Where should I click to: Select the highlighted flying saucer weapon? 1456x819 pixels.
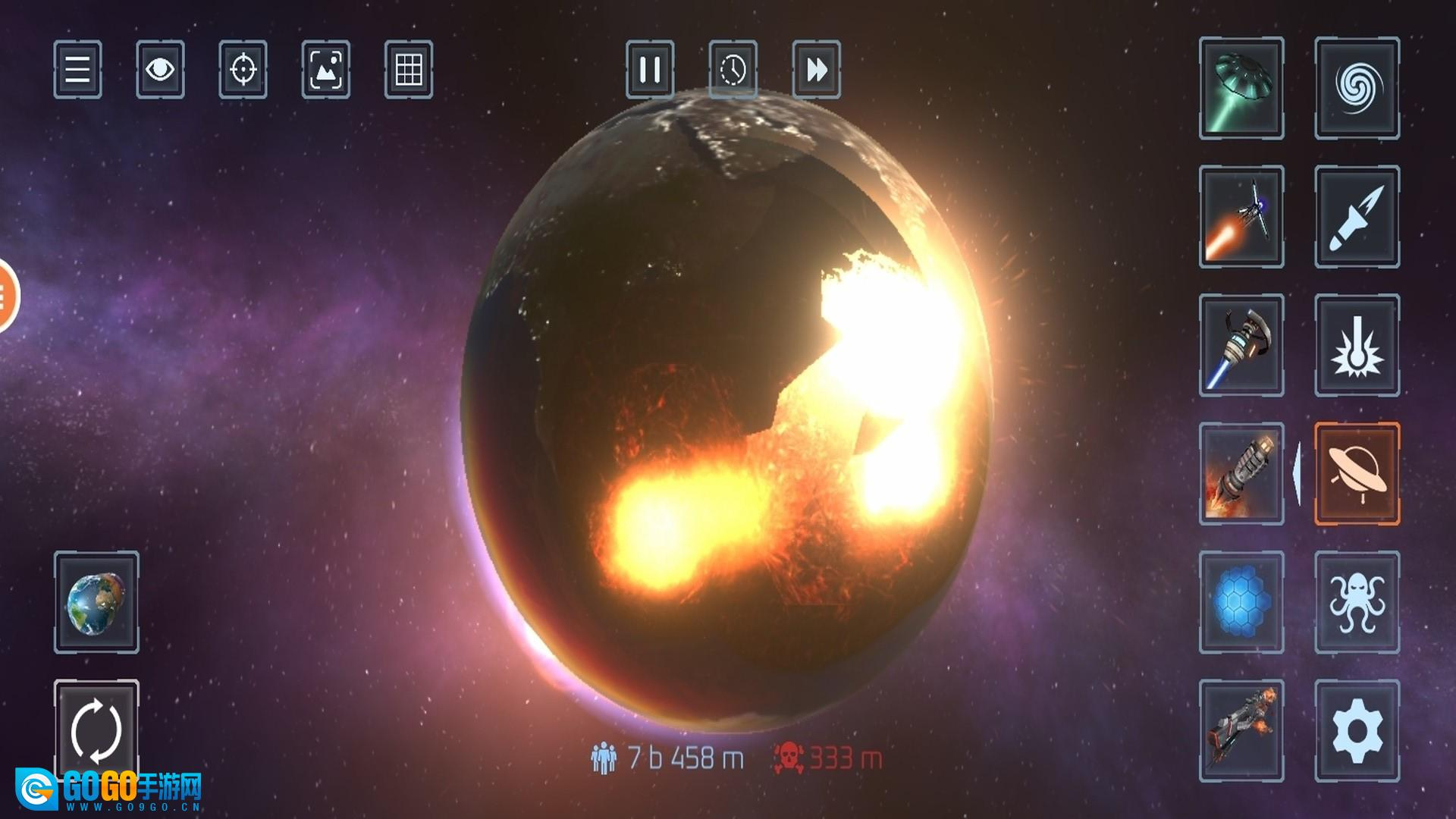[x=1357, y=474]
